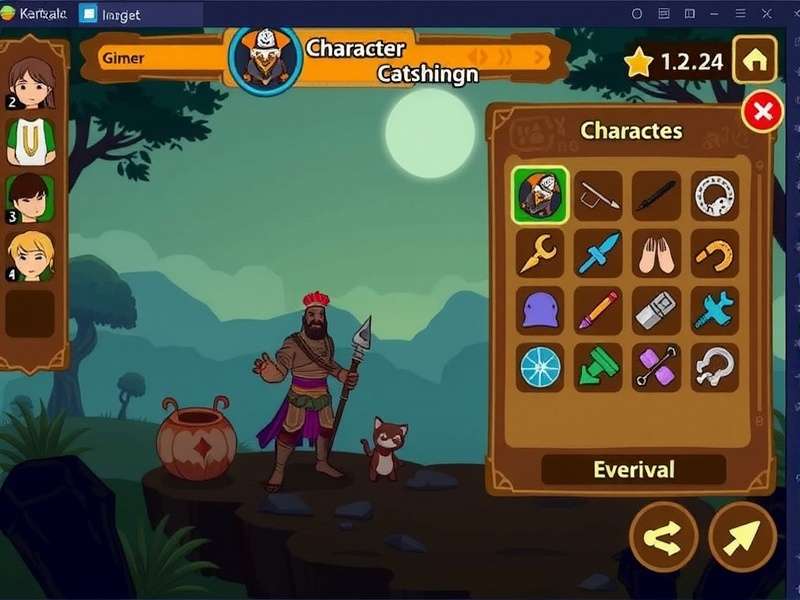Viewport: 800px width, 600px height.
Task: Click the Everival button
Action: coord(633,469)
